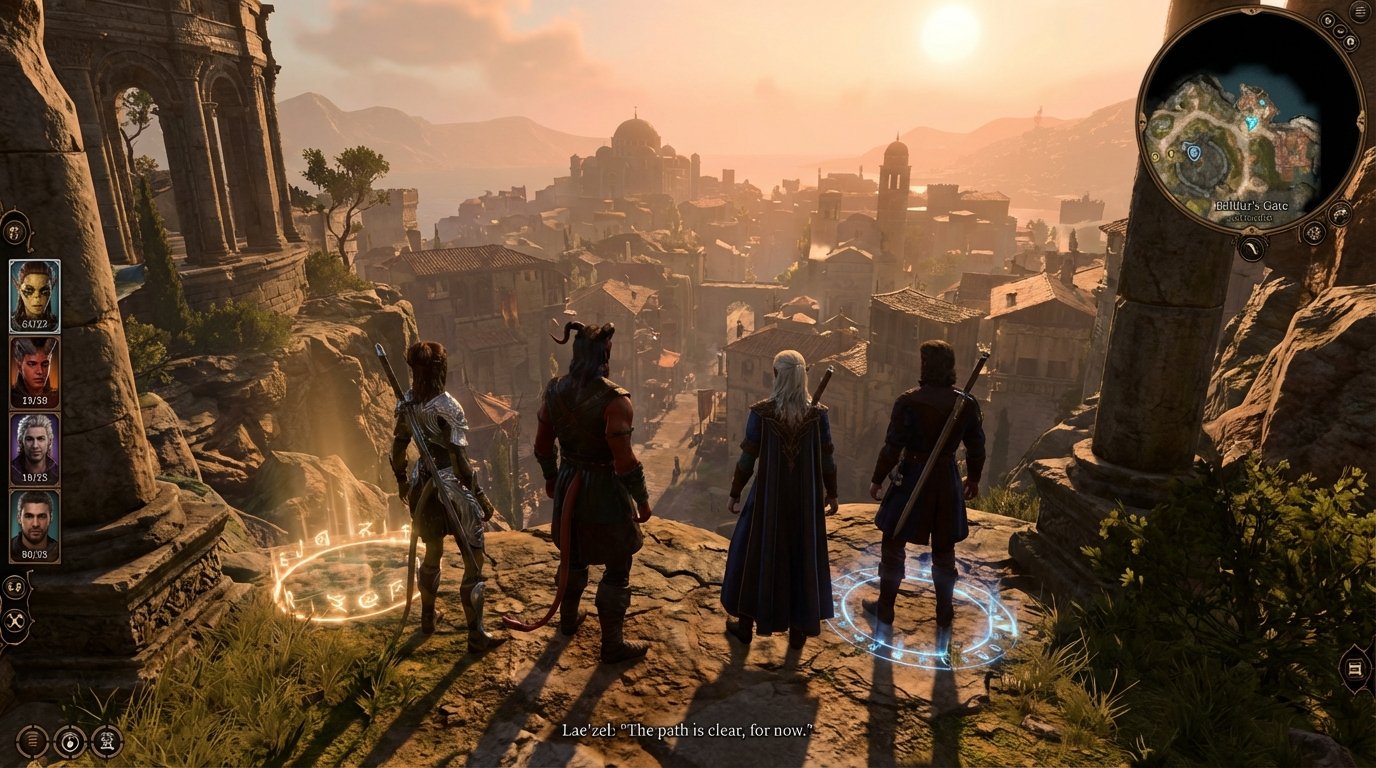Select the alchemy icon in the bottom-left cluster

70,741
